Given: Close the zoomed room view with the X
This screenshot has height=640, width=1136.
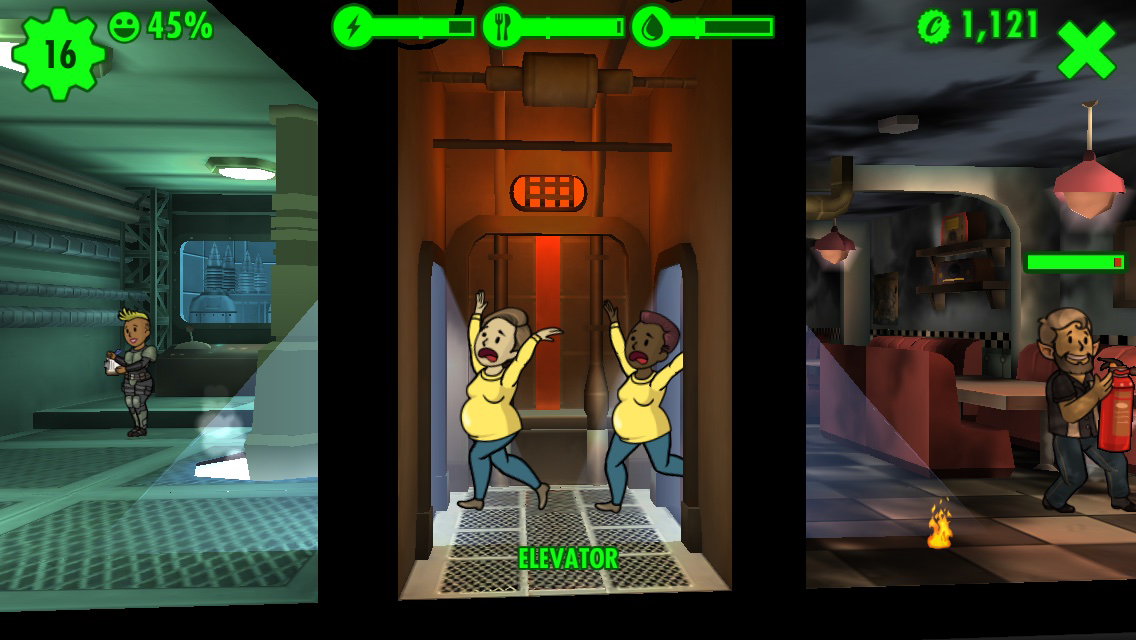Looking at the screenshot, I should 1086,50.
